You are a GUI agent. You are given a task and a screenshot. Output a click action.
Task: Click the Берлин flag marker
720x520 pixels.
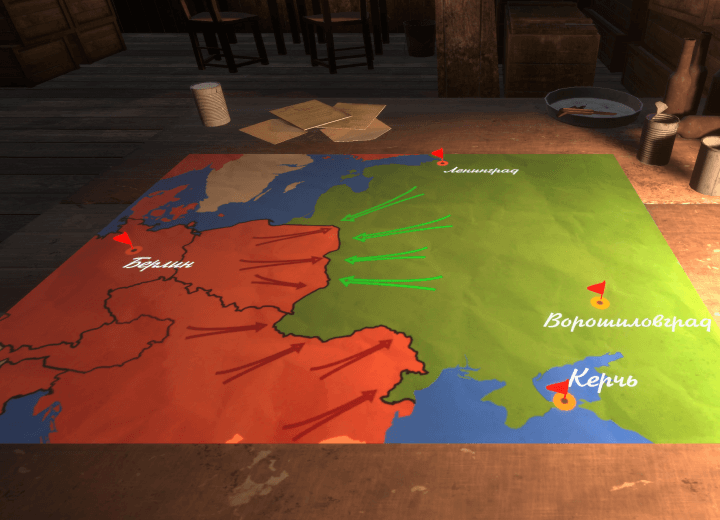(x=133, y=246)
